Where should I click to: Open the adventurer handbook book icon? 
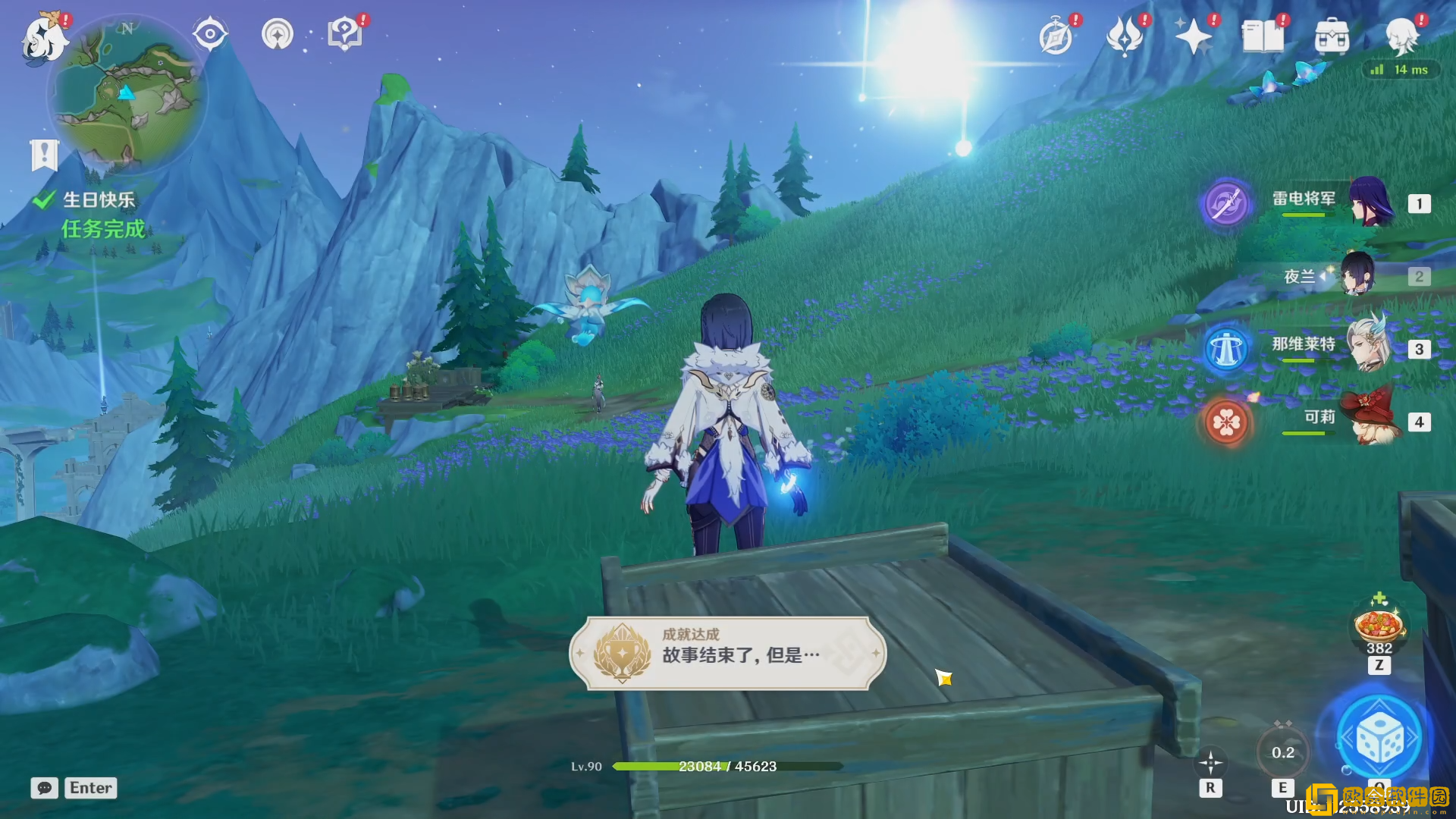tap(1263, 36)
